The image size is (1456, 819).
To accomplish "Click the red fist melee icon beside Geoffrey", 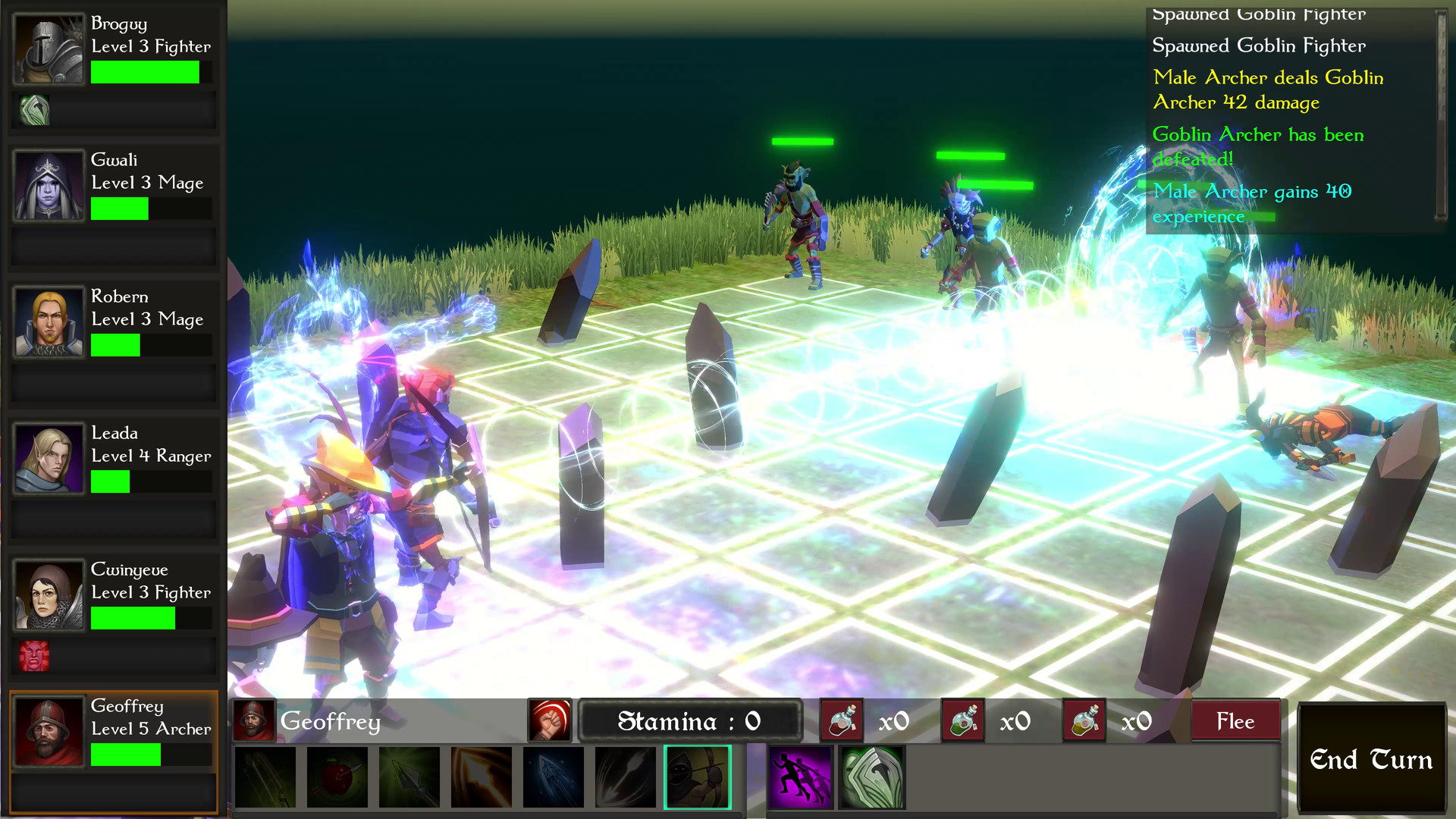I will point(550,720).
